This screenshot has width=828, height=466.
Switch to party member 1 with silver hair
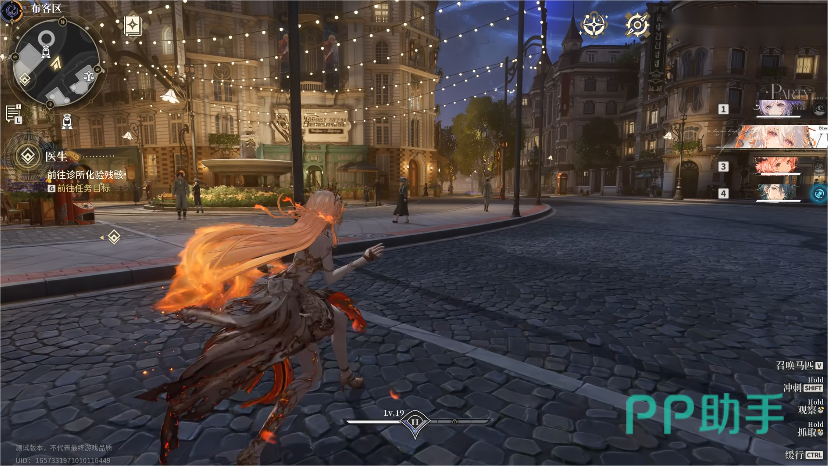(x=782, y=108)
